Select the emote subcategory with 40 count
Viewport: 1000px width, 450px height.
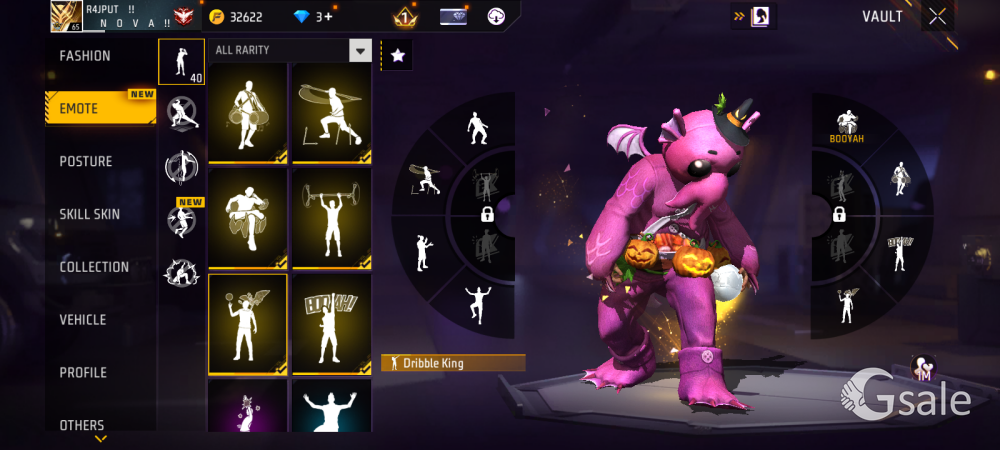pos(181,62)
